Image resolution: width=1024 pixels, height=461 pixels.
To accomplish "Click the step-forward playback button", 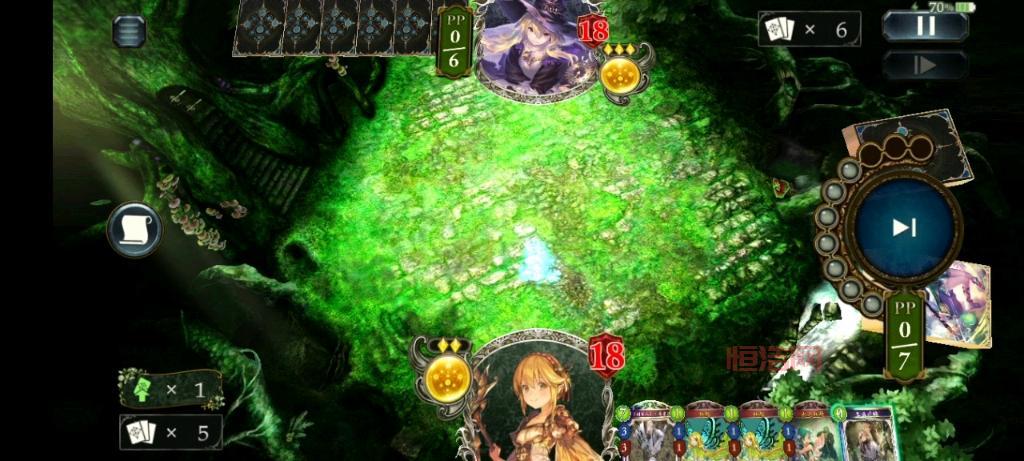I will click(925, 65).
